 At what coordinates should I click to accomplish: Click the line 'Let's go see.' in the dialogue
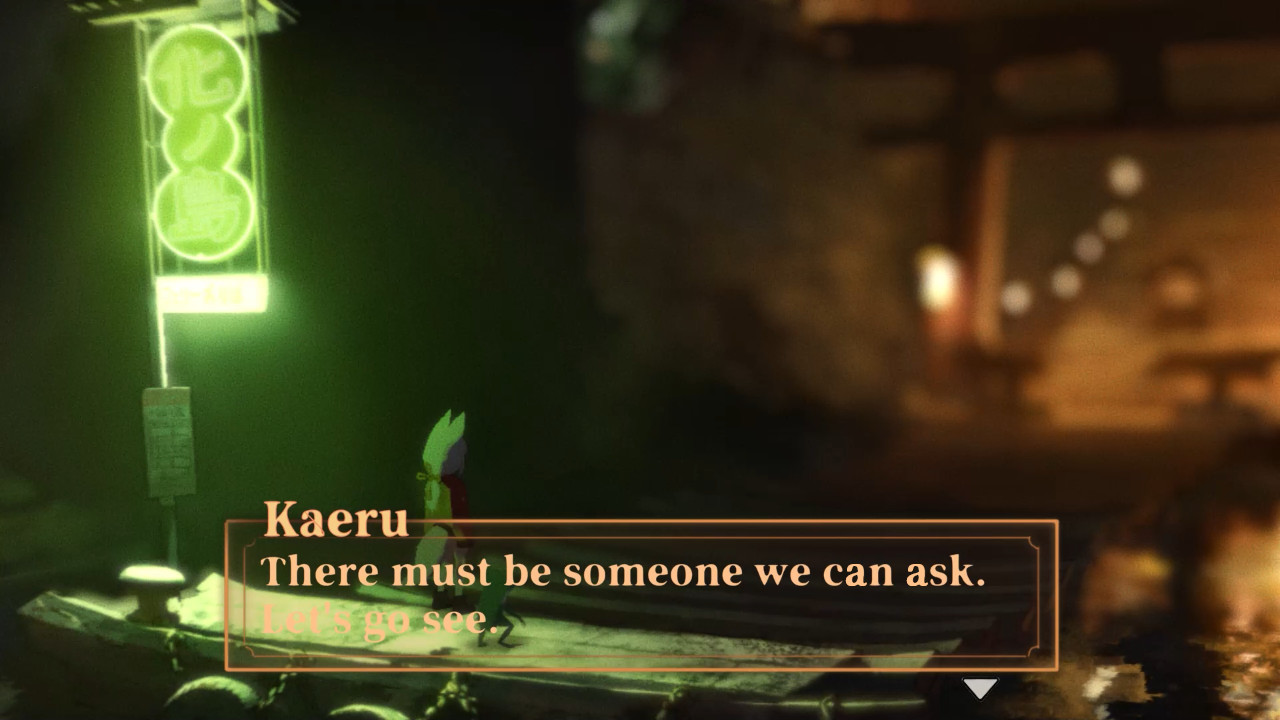pos(375,618)
